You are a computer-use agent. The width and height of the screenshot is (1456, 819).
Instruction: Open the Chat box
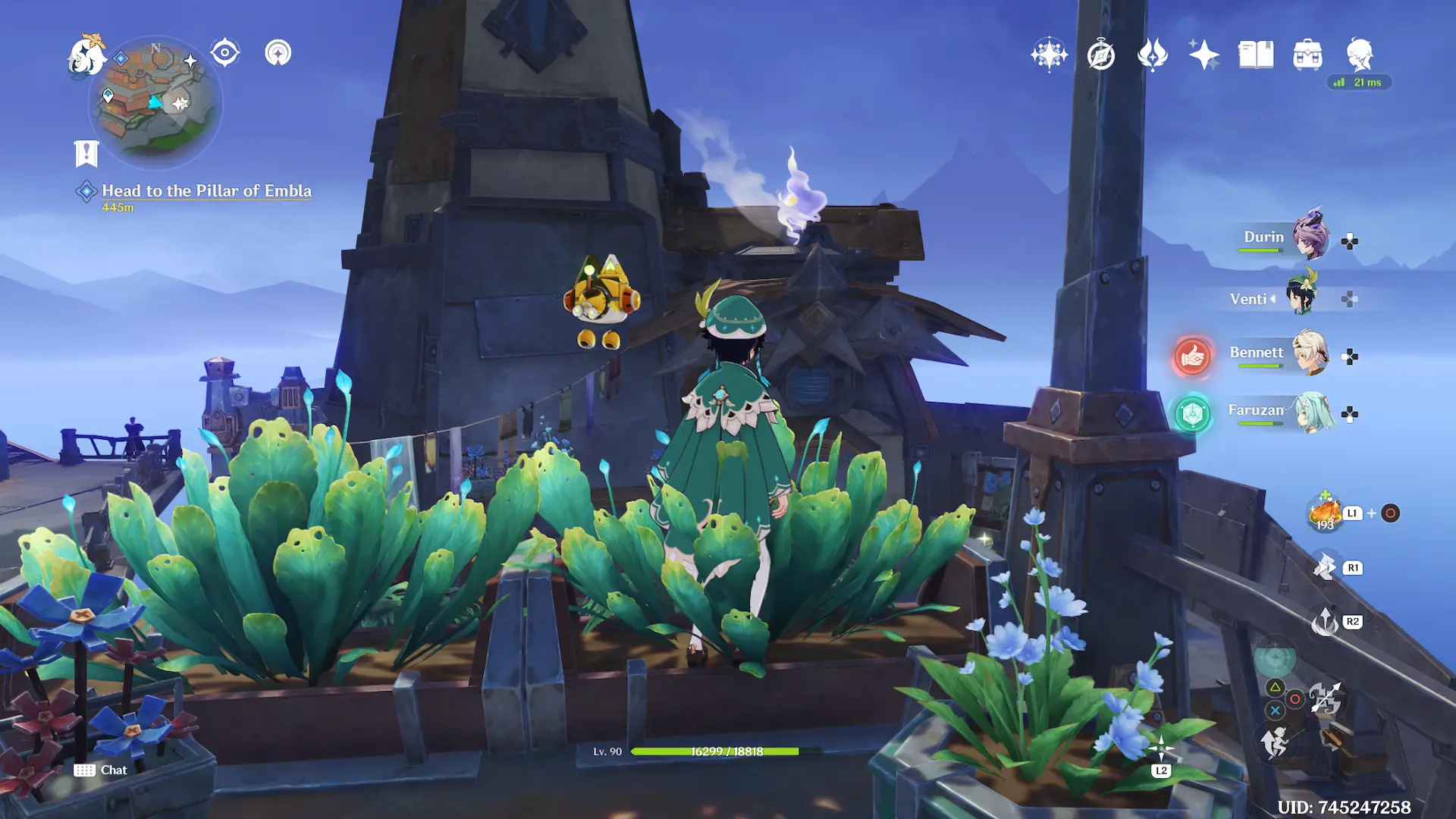tap(102, 770)
